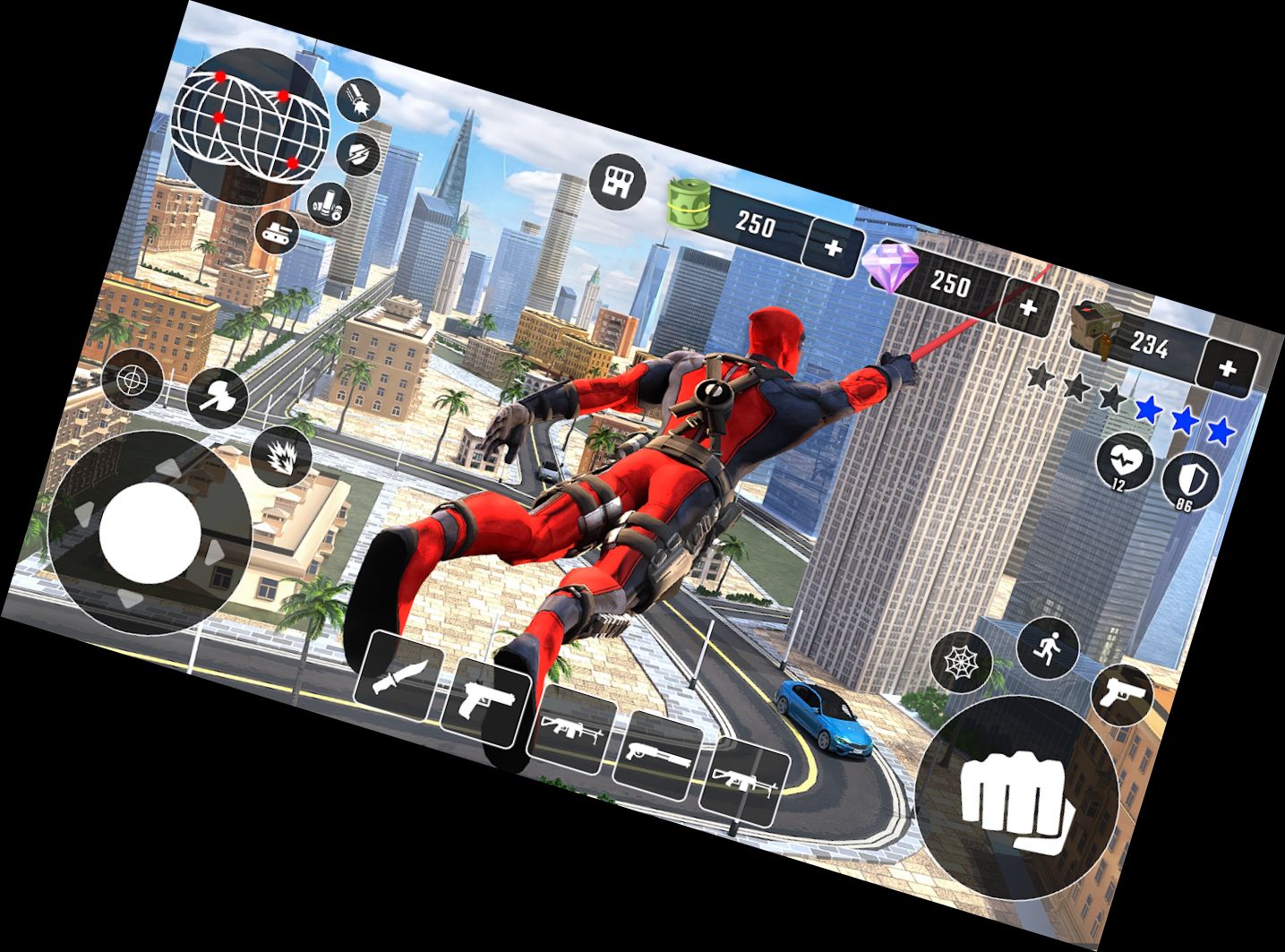Expand the minimap globe view
This screenshot has width=1285, height=952.
pyautogui.click(x=251, y=121)
